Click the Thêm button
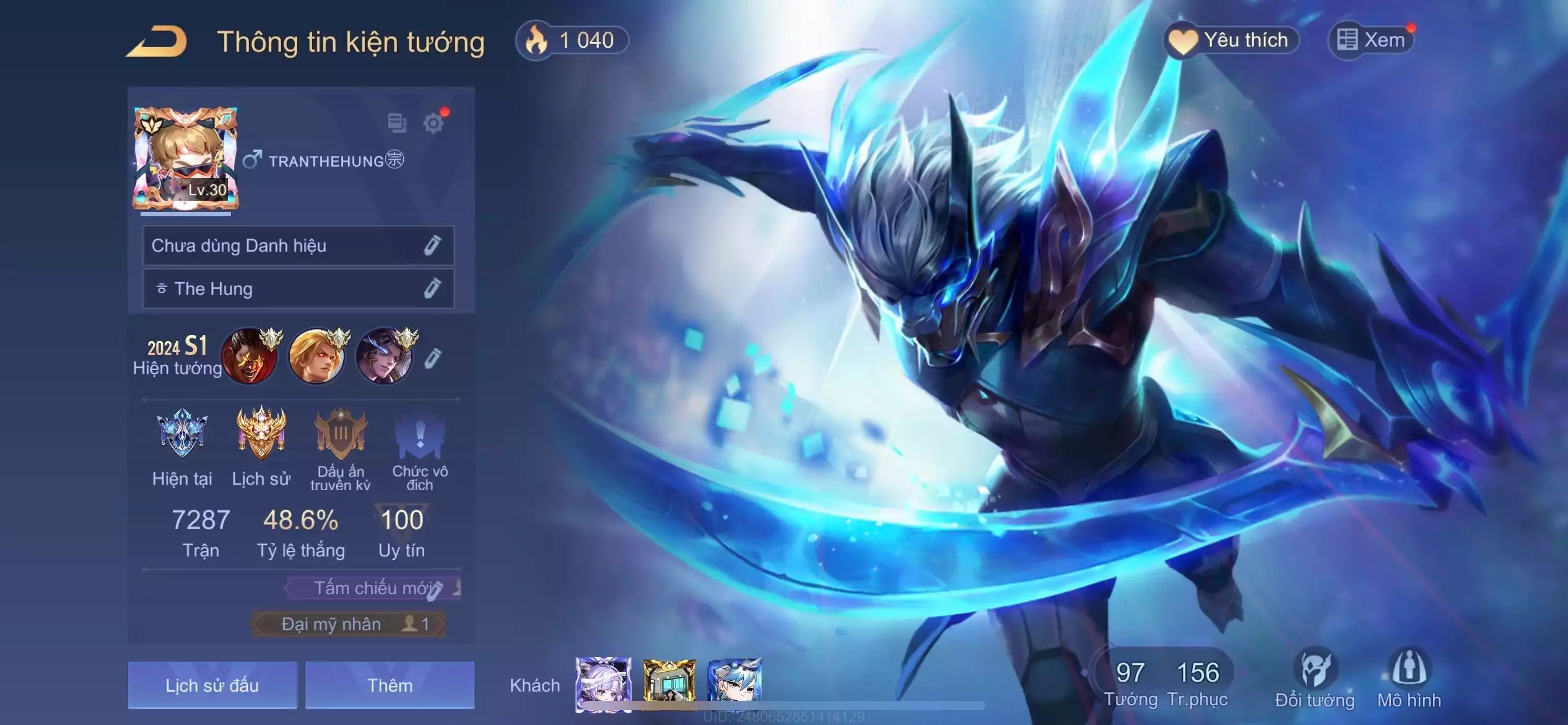Image resolution: width=1568 pixels, height=725 pixels. pos(390,685)
